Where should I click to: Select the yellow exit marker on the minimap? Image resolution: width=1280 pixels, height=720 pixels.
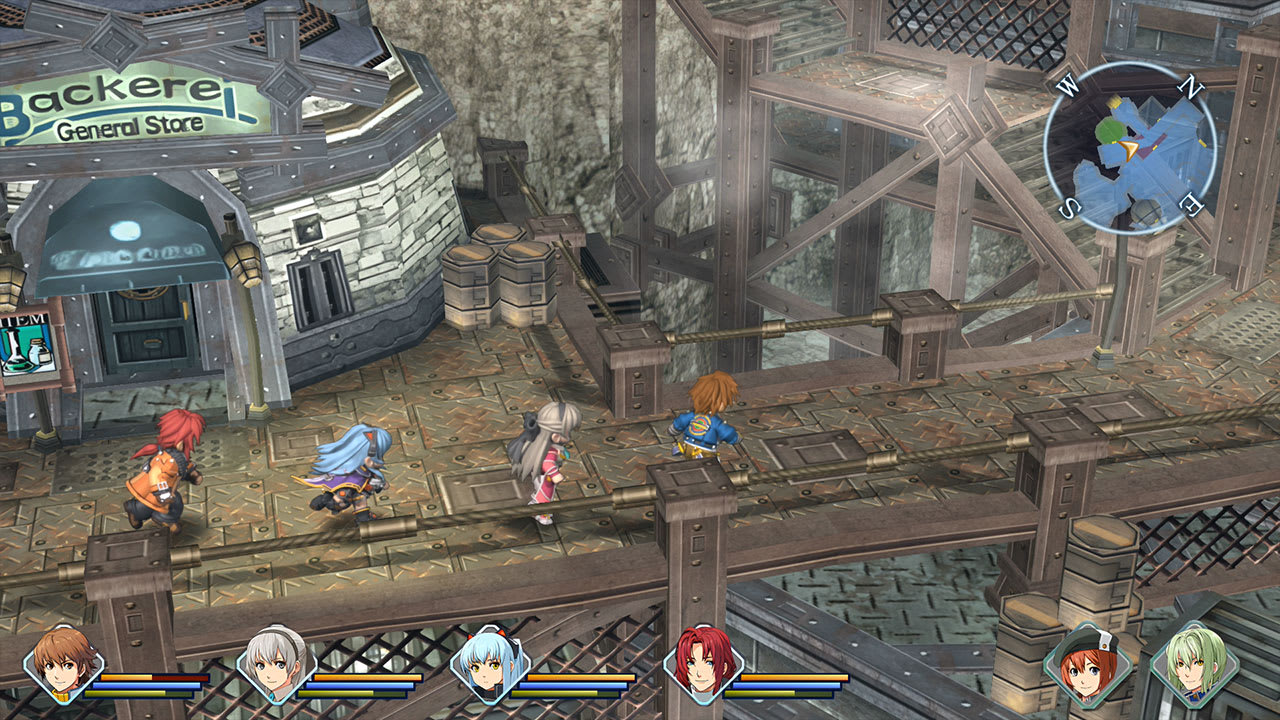pos(1114,103)
